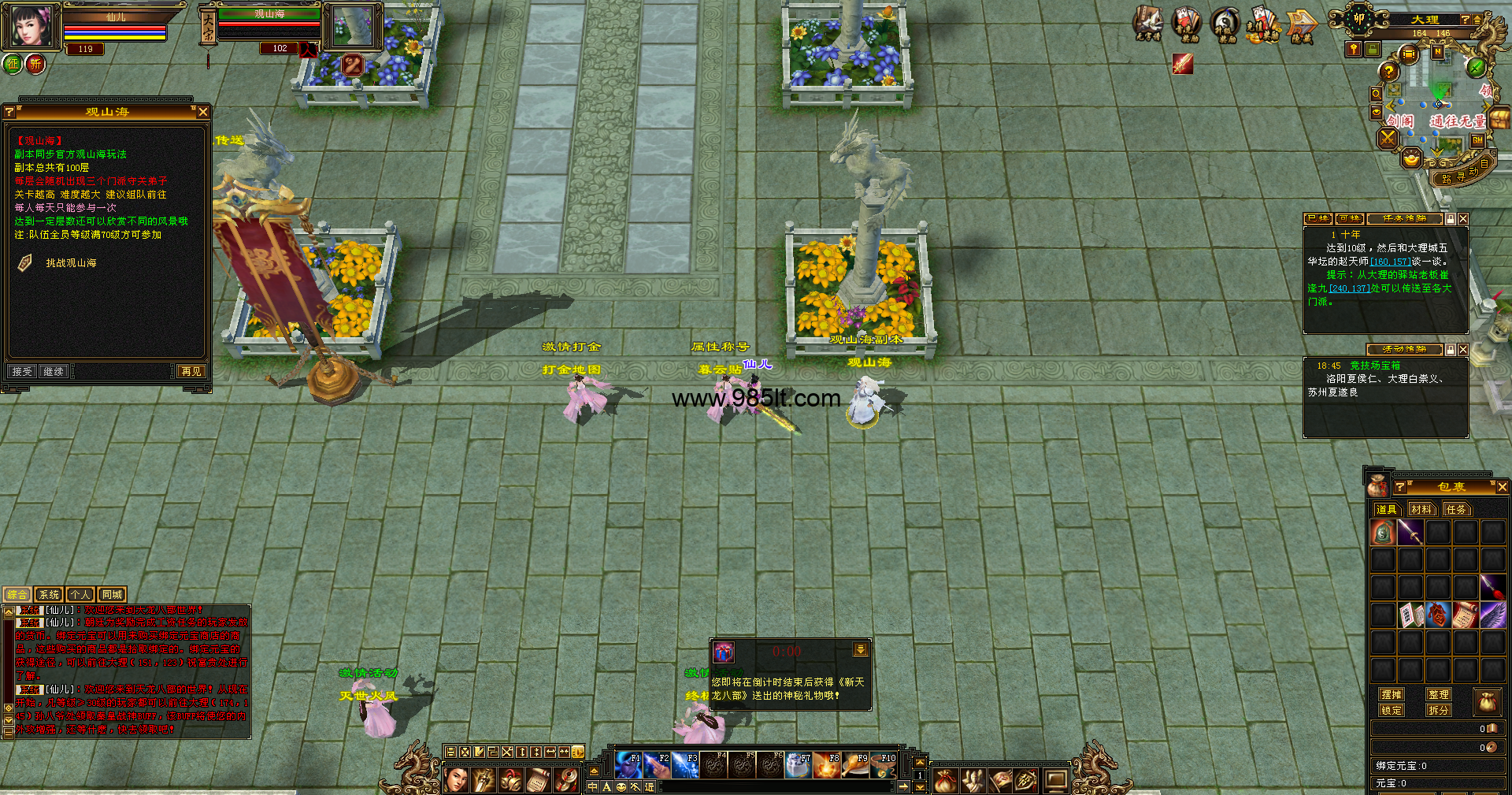The height and width of the screenshot is (795, 1512).
Task: Say goodbye with the 再见 button
Action: tap(191, 371)
